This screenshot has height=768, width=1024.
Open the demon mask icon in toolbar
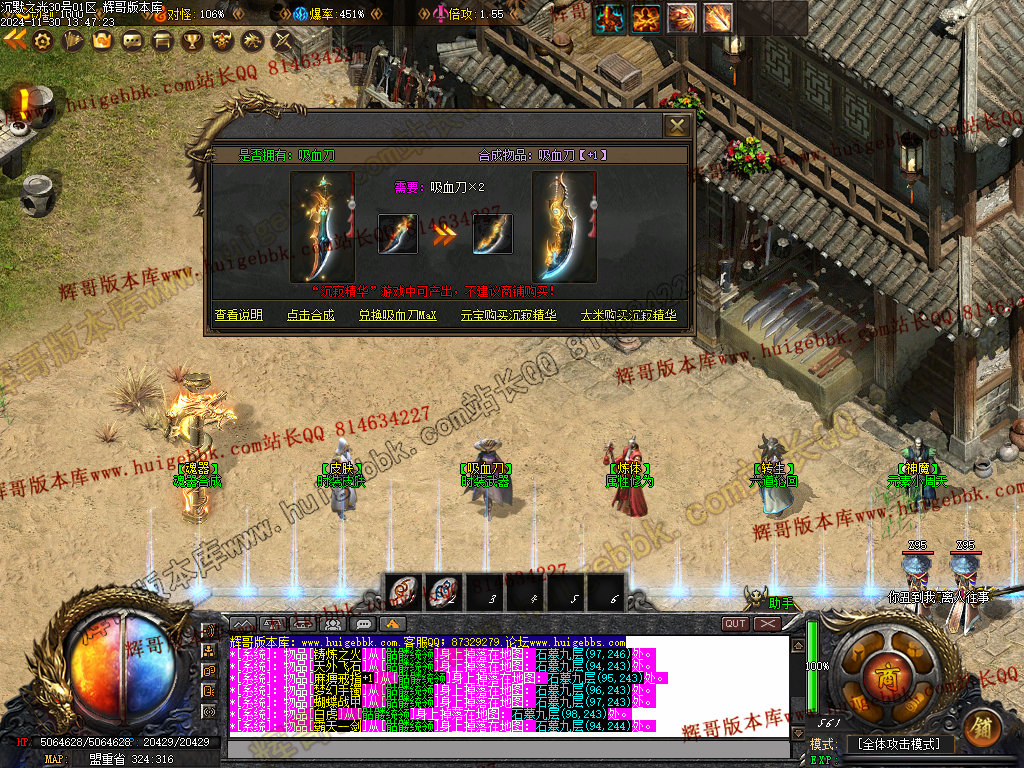[222, 41]
